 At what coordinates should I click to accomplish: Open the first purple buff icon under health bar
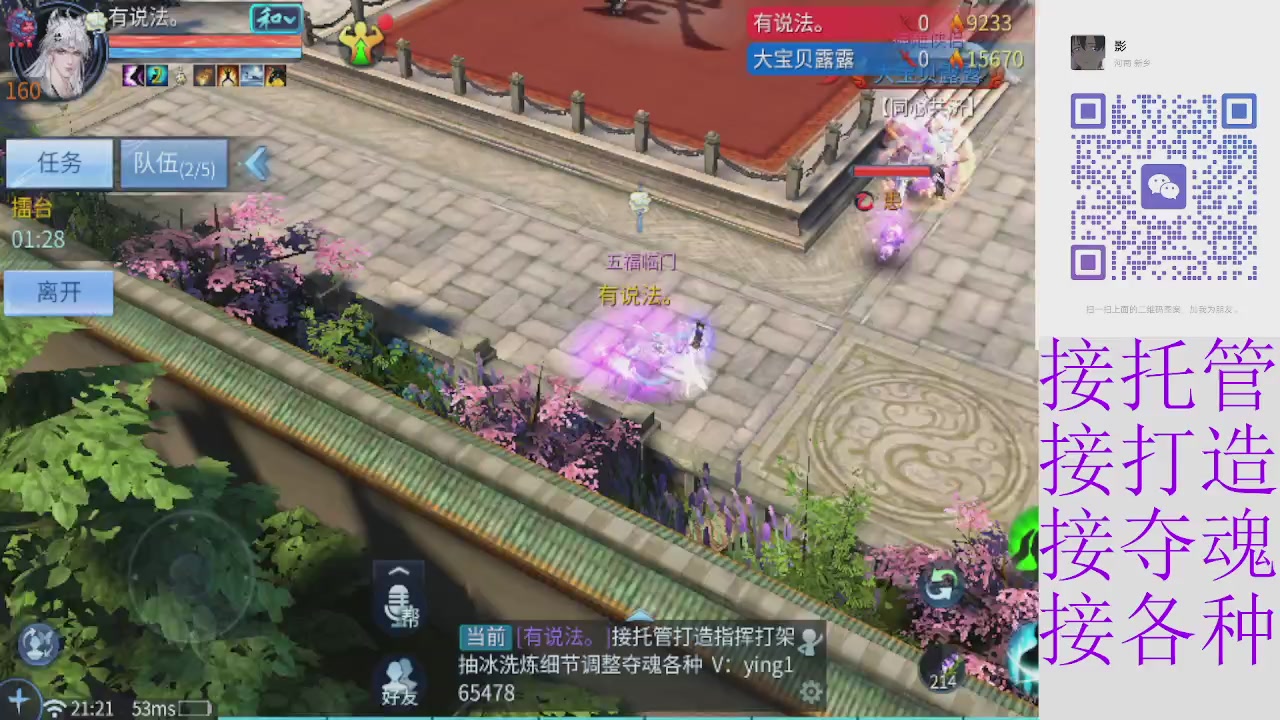pos(133,76)
